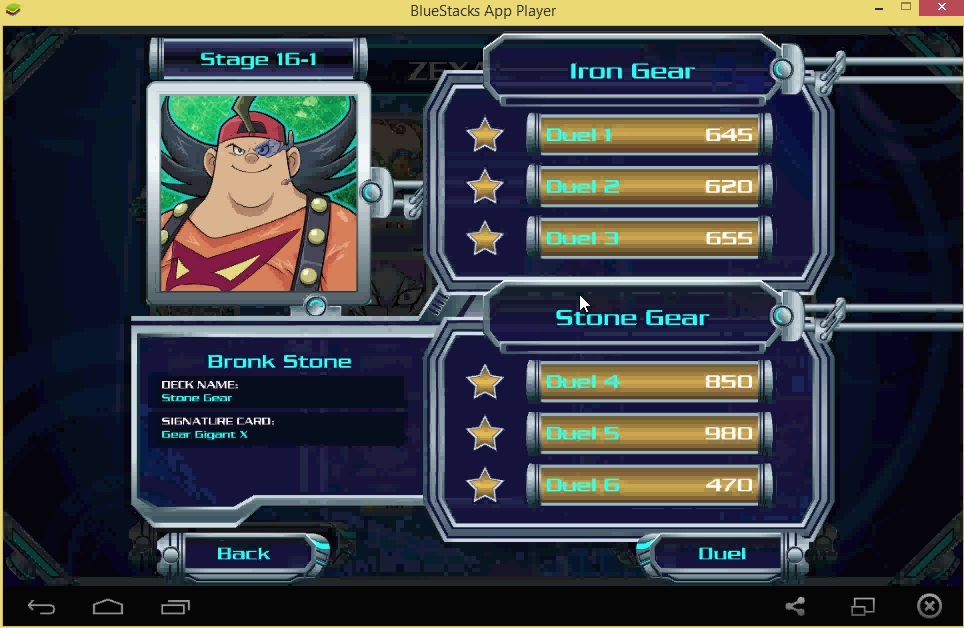Viewport: 964px width, 628px height.
Task: Open the Android home button
Action: point(108,606)
